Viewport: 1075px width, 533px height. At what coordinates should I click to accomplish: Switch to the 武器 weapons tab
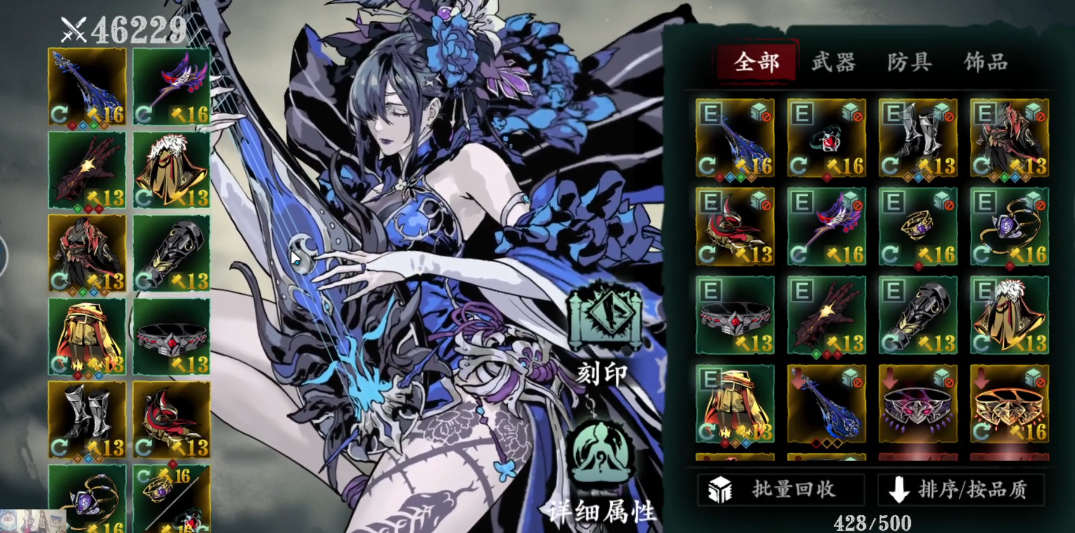coord(833,62)
